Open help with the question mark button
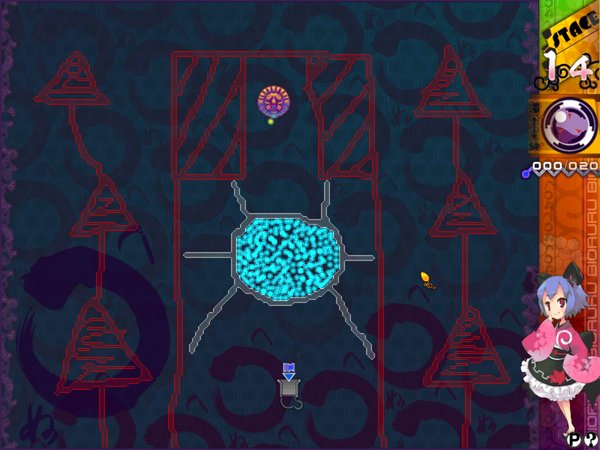 tap(591, 438)
